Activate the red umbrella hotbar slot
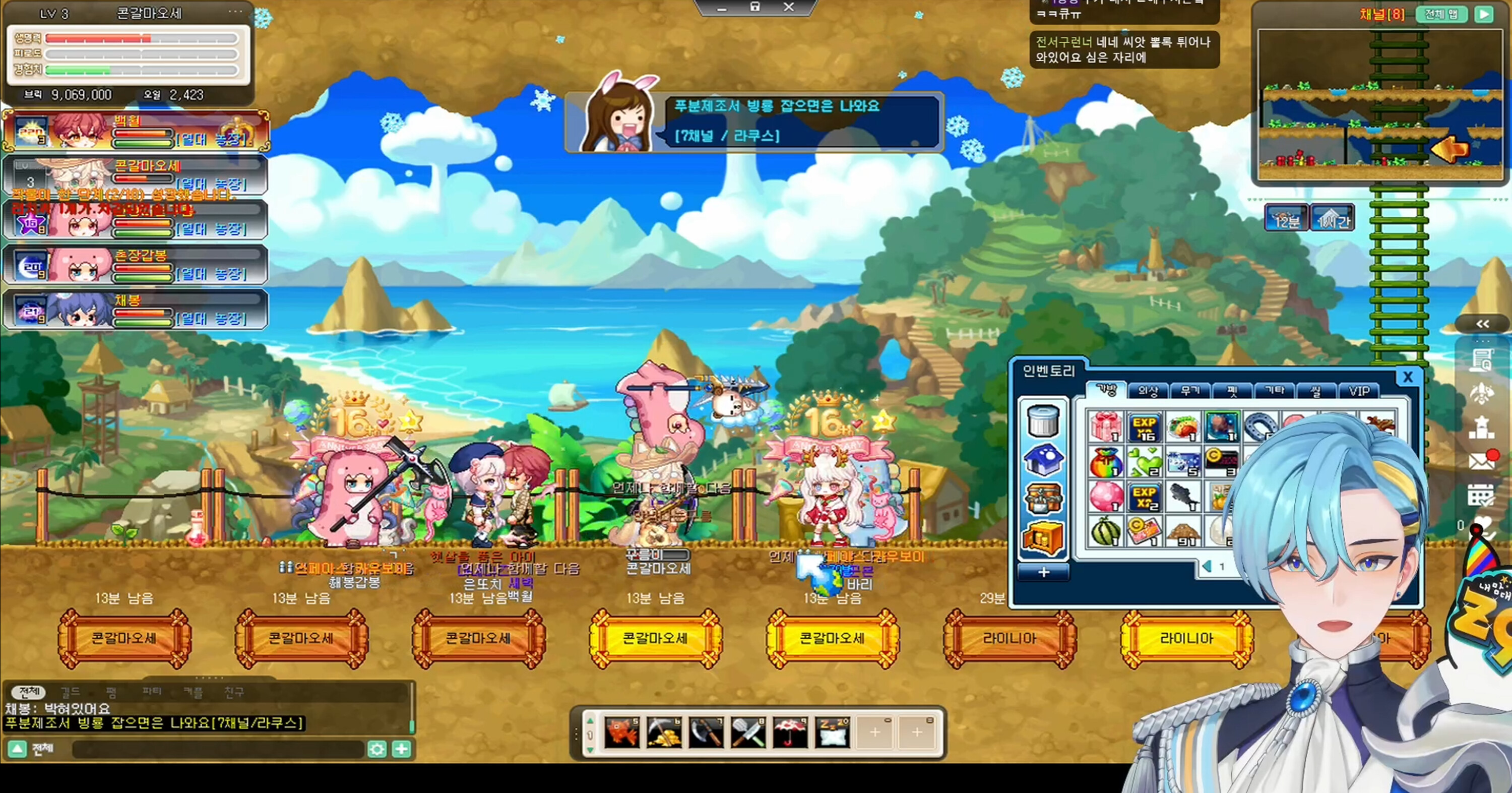 coord(790,733)
